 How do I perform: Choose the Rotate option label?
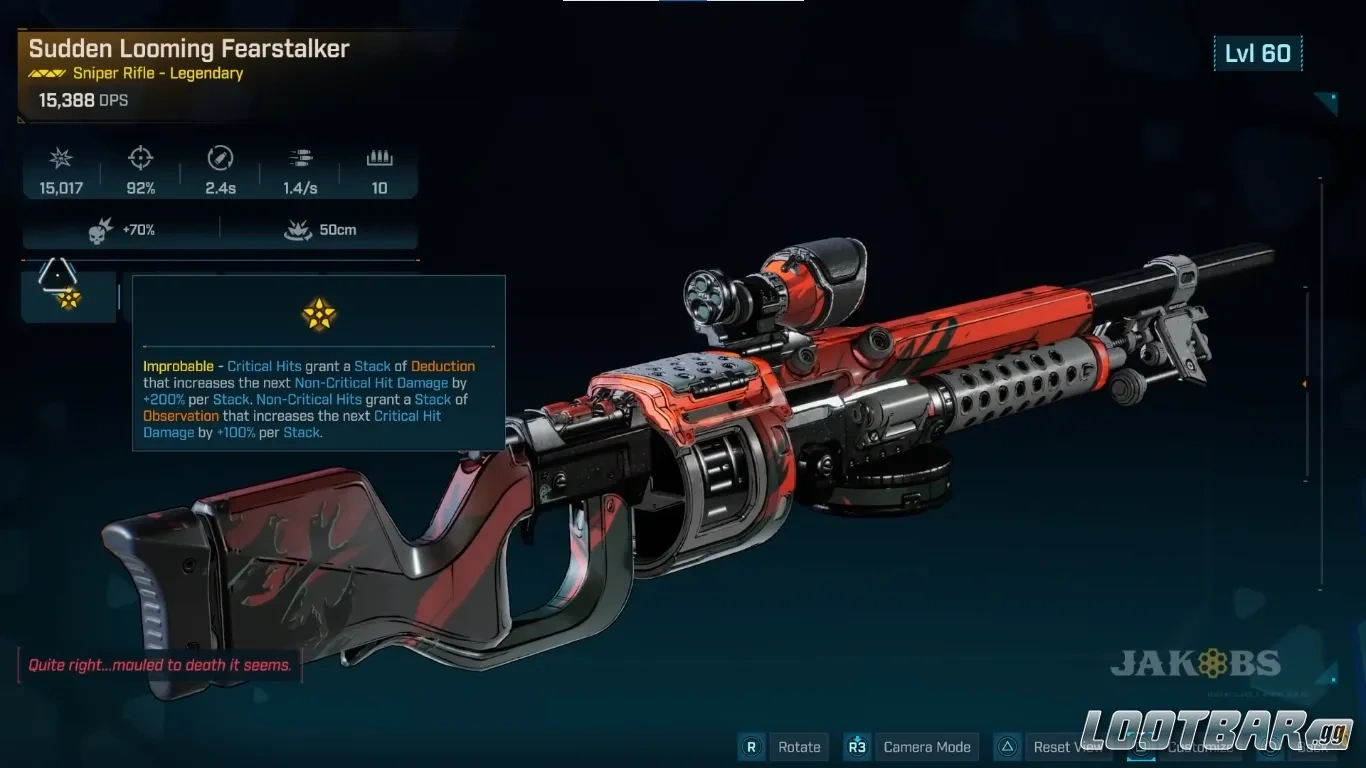[x=799, y=747]
